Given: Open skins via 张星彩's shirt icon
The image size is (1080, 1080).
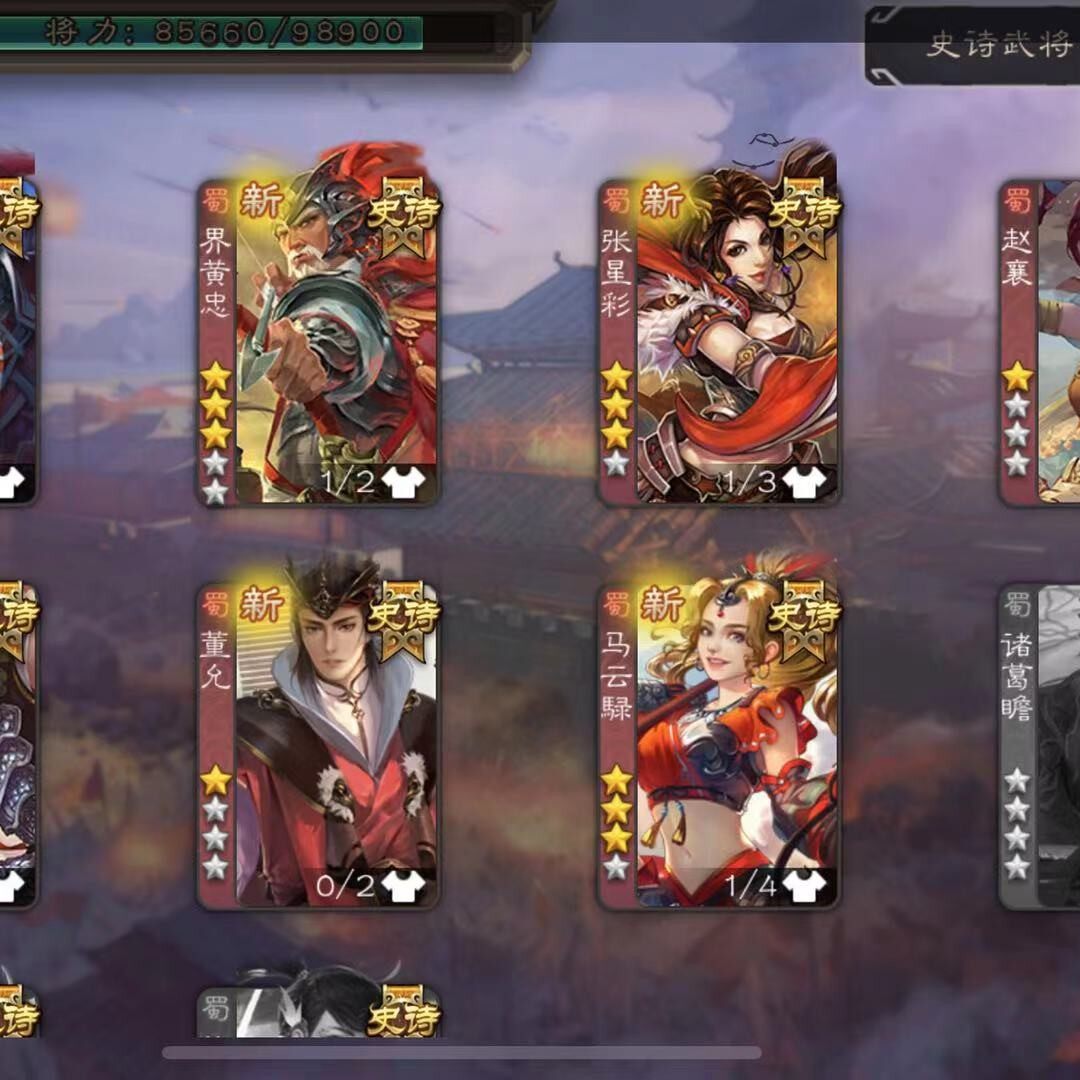Looking at the screenshot, I should 803,482.
